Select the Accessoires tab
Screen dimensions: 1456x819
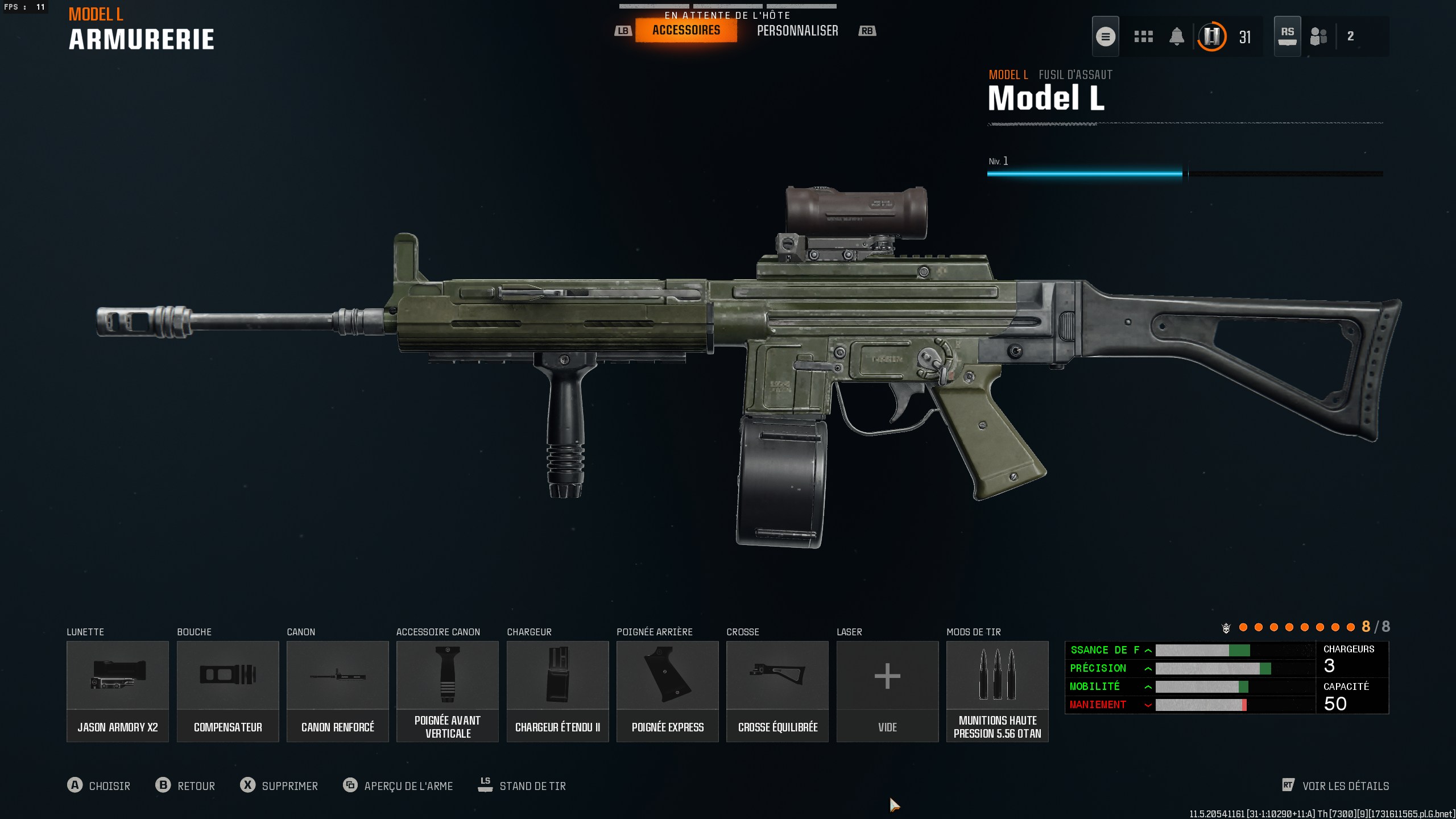click(x=685, y=31)
